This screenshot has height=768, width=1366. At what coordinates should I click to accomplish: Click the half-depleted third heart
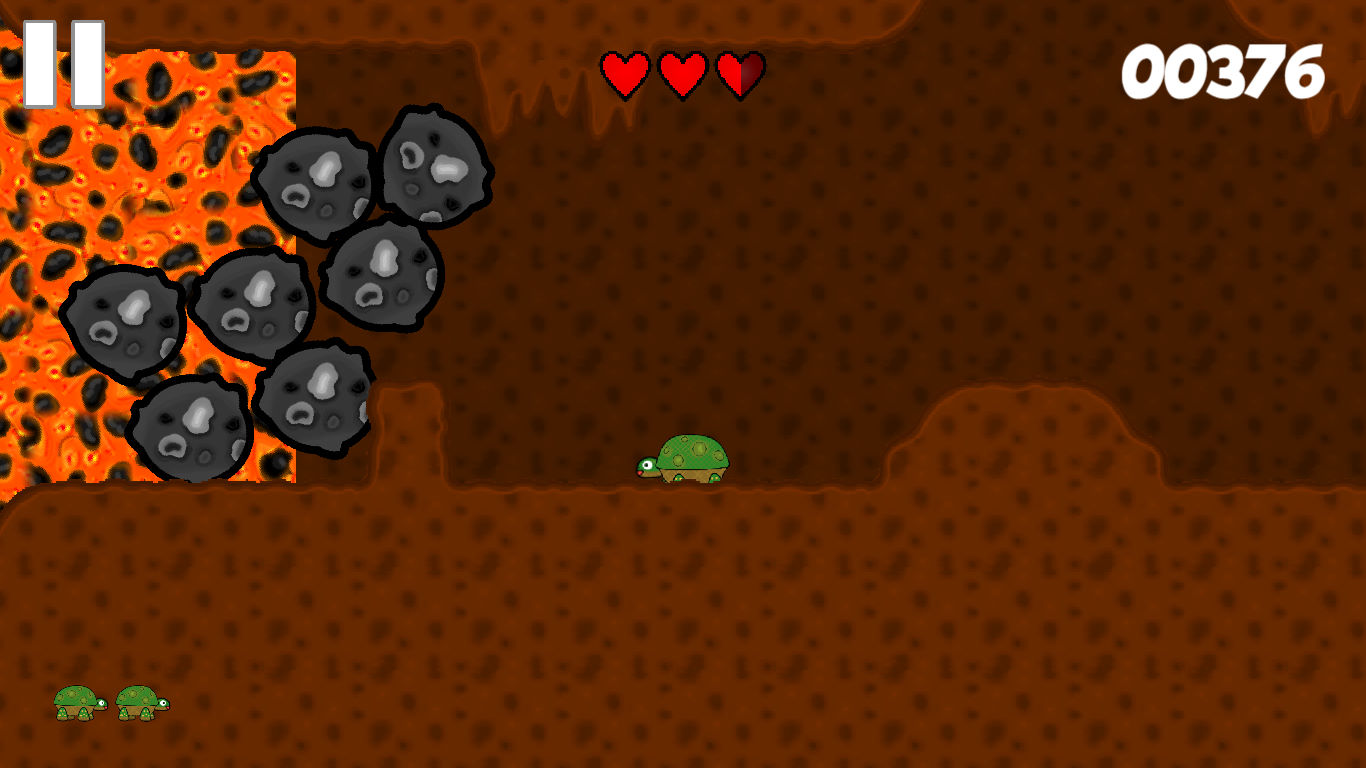(740, 73)
